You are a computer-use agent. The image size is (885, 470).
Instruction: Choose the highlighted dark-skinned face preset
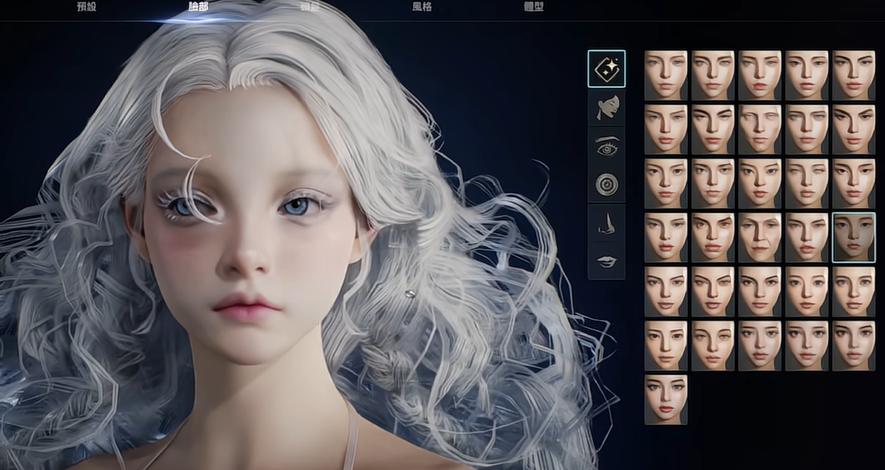(x=853, y=237)
